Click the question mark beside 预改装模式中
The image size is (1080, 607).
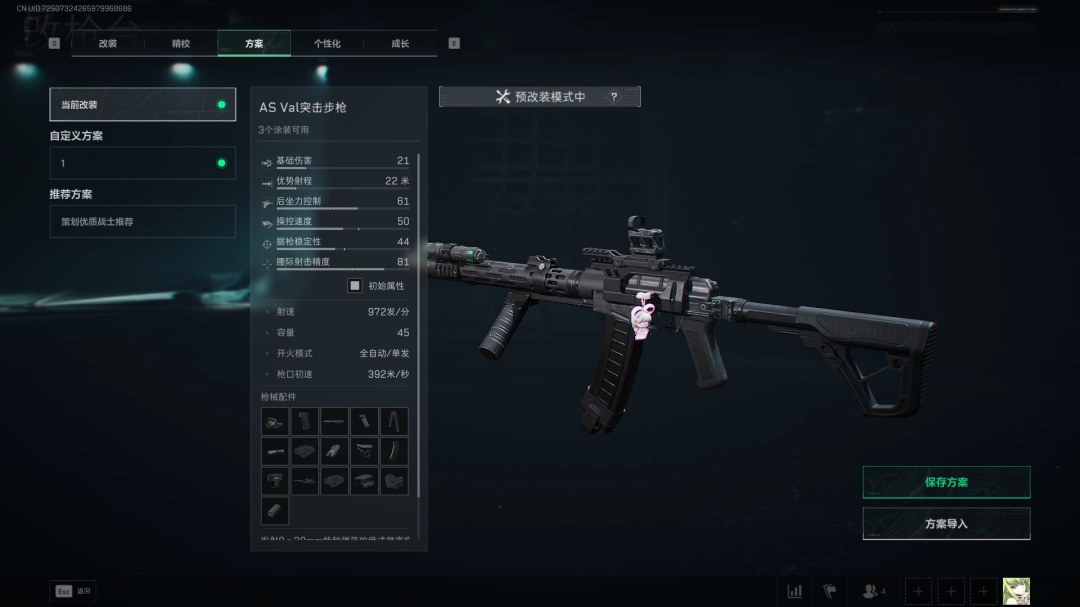click(x=614, y=97)
